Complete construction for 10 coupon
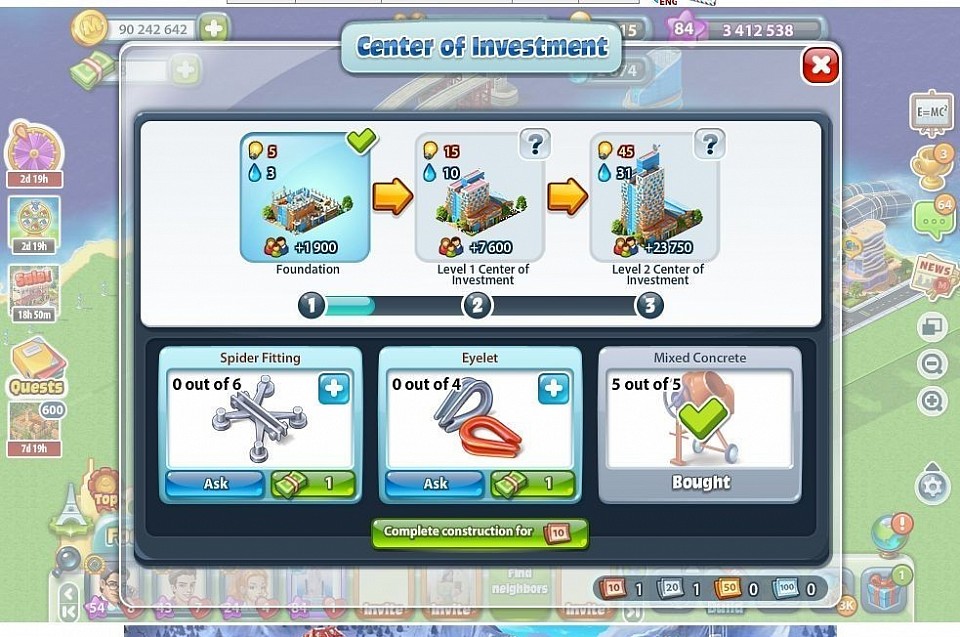 [x=479, y=532]
